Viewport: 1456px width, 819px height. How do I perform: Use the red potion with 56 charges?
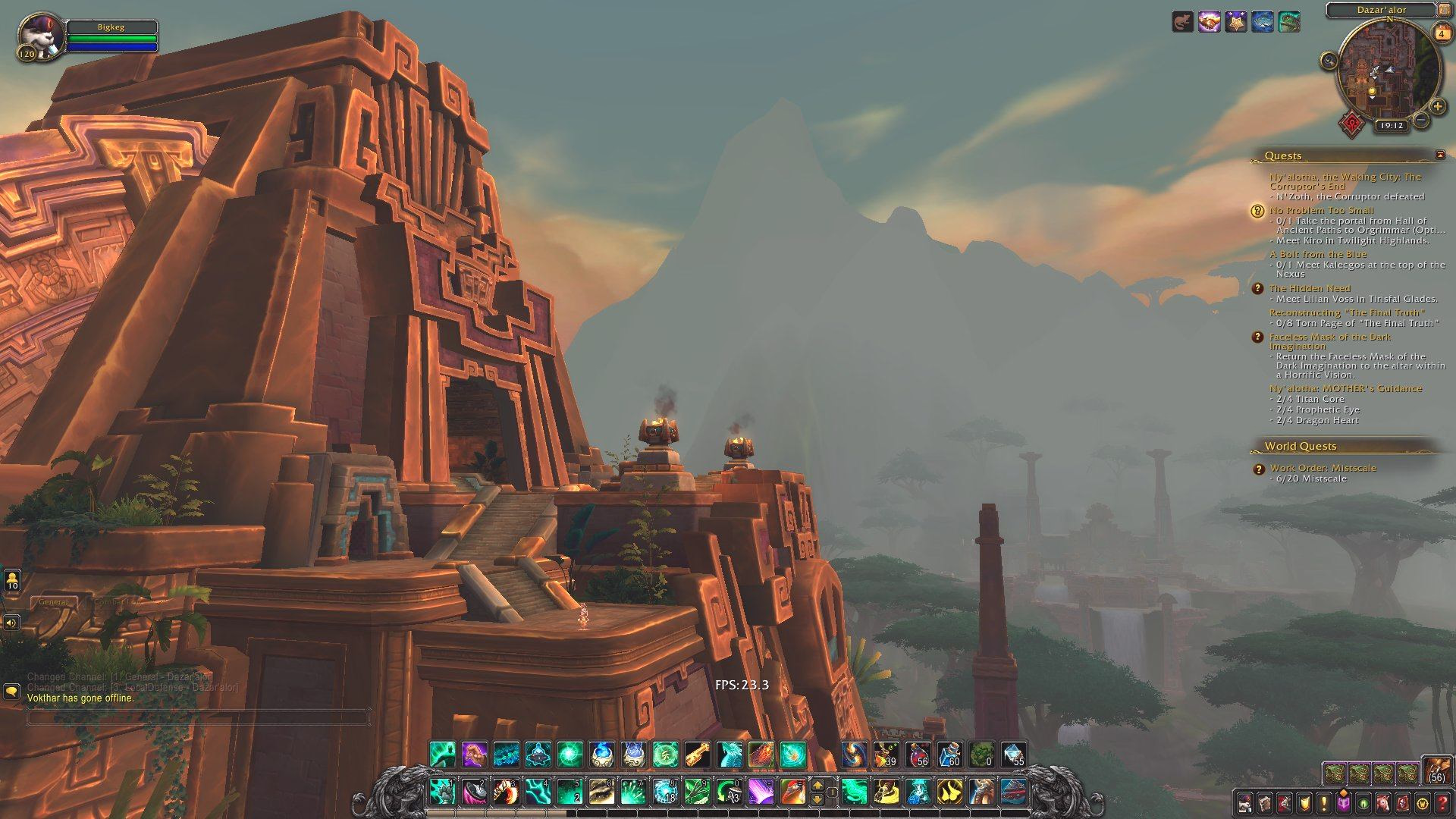[x=918, y=755]
